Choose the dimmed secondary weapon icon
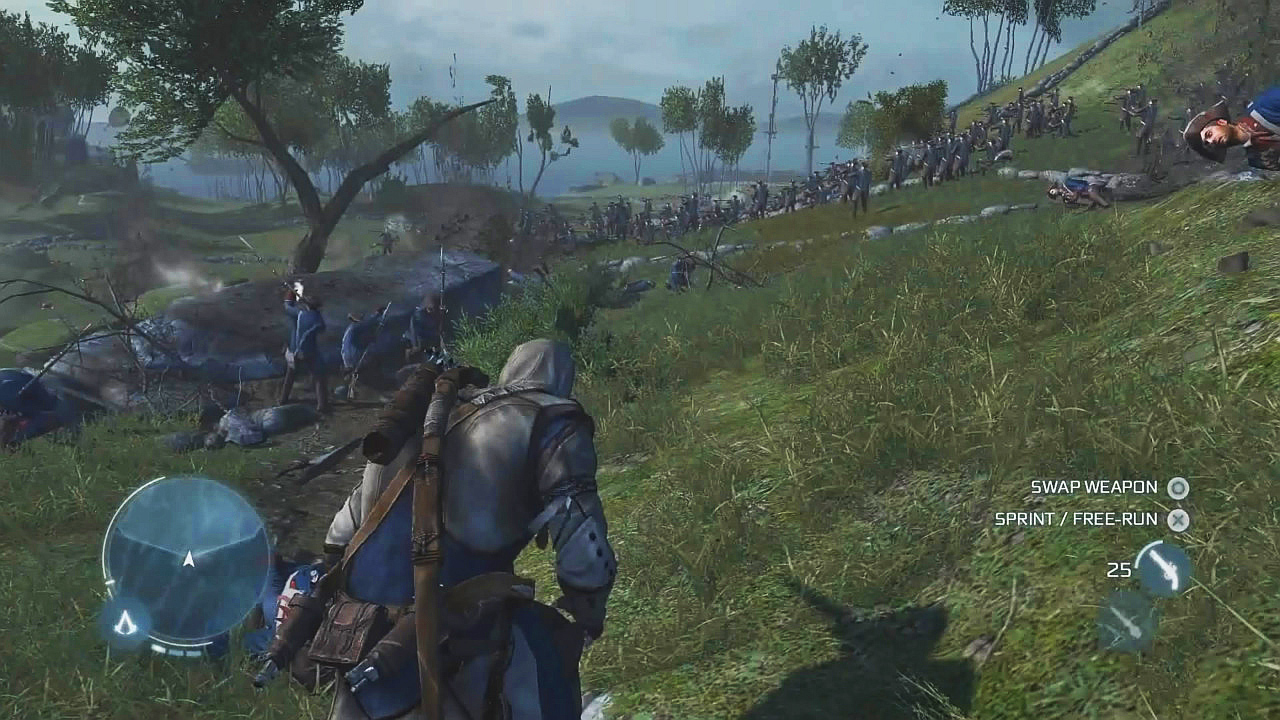The image size is (1280, 720). point(1127,622)
